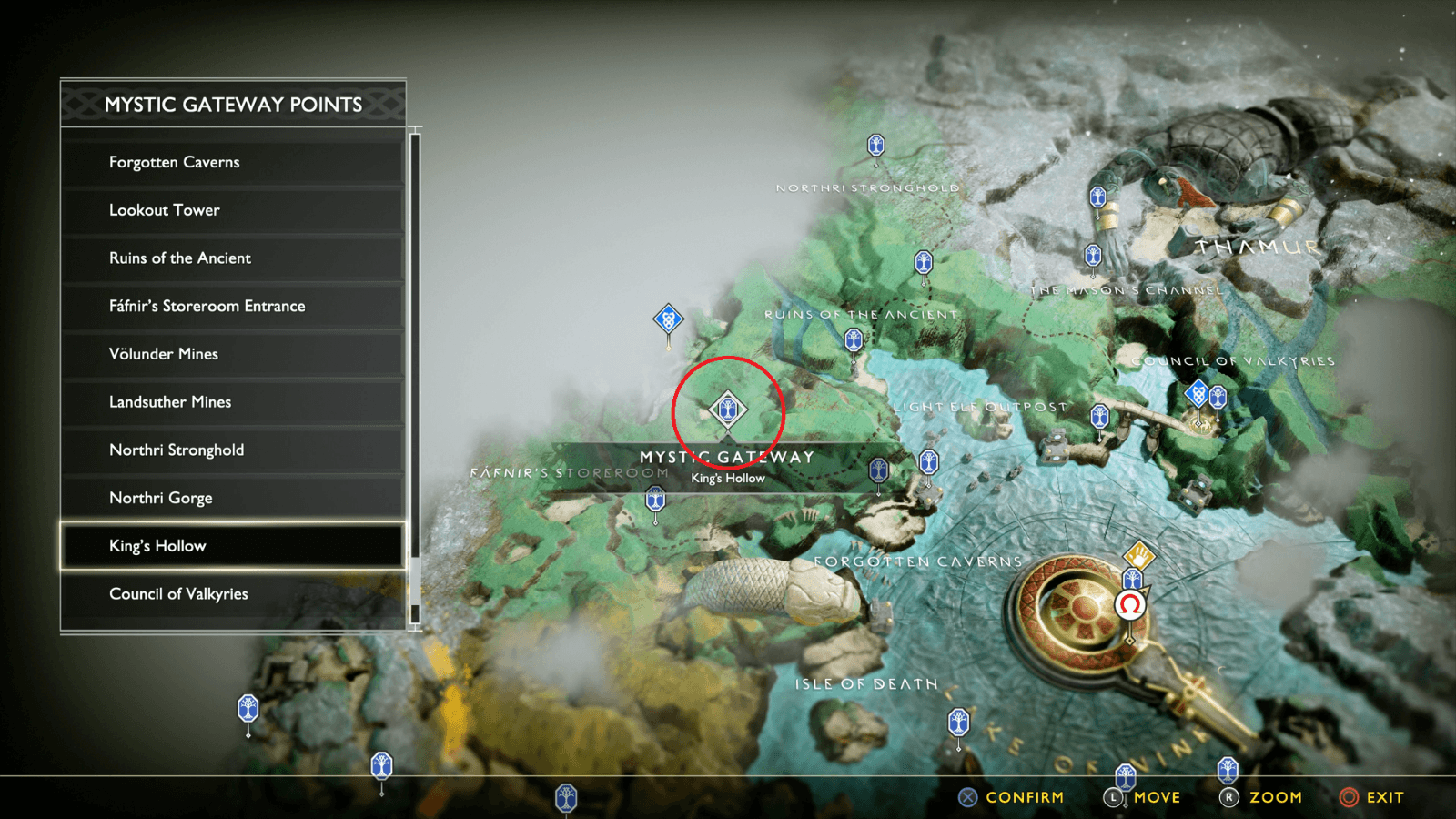This screenshot has width=1456, height=819.
Task: Choose Northri Stronghold gateway entry
Action: coord(232,450)
